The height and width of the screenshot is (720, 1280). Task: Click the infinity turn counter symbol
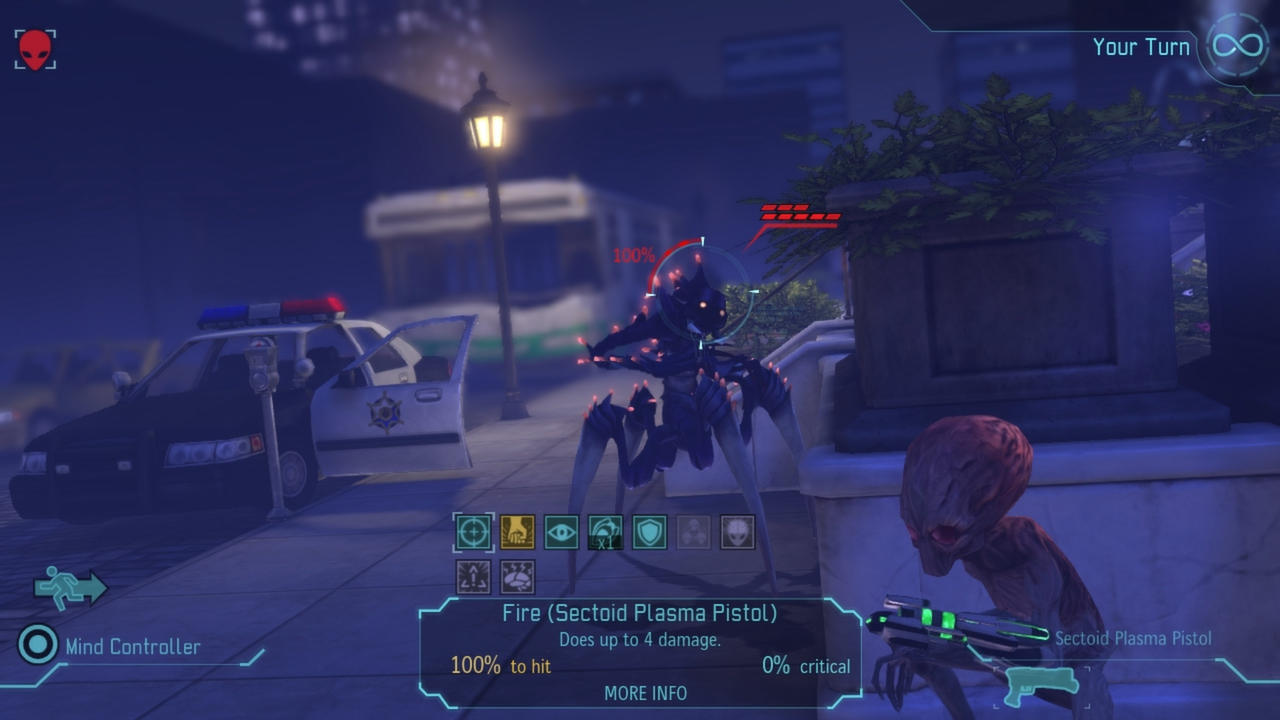(x=1236, y=44)
